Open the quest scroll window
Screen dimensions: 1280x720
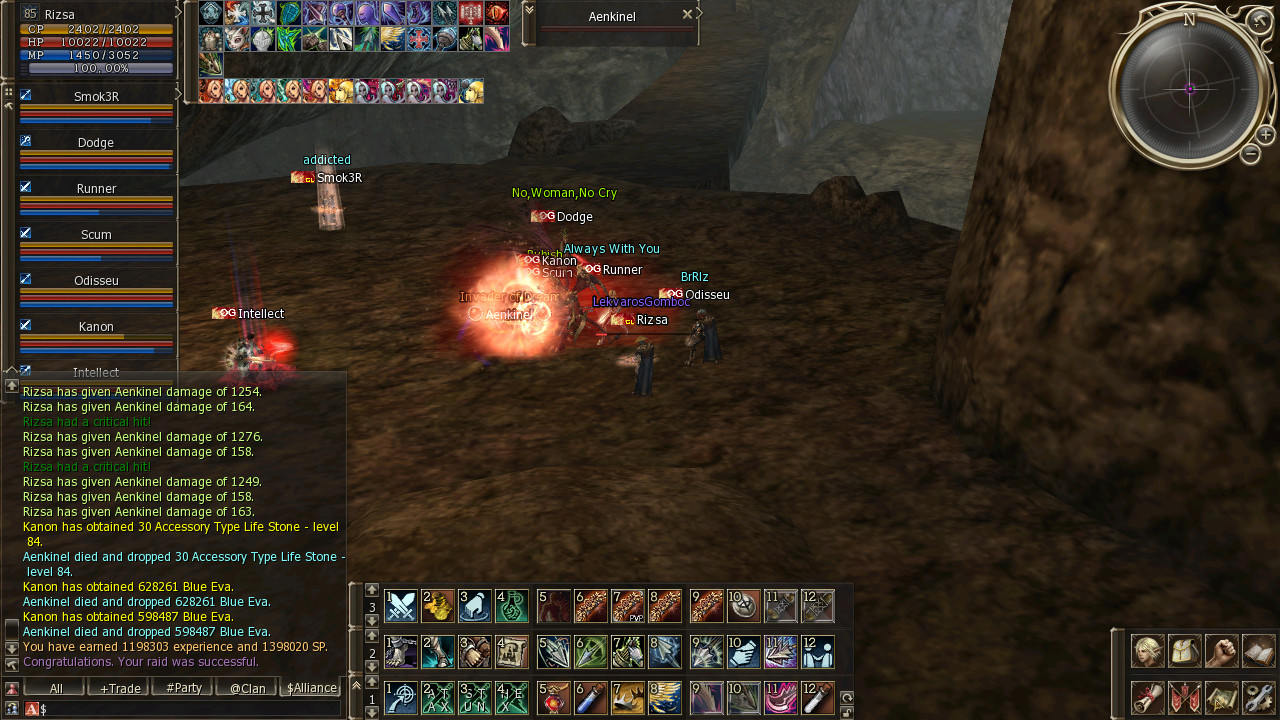point(1147,697)
